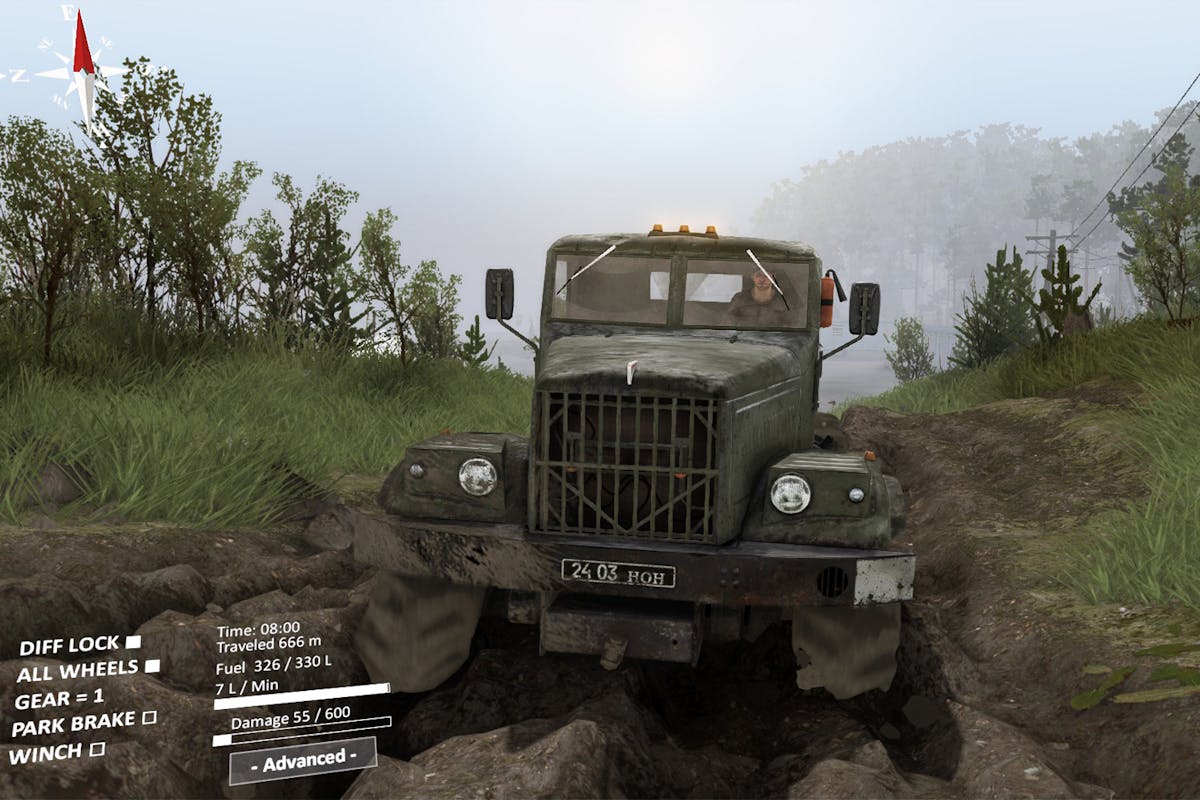Image resolution: width=1200 pixels, height=800 pixels.
Task: Toggle the Diff Lock checkbox
Action: coord(133,641)
